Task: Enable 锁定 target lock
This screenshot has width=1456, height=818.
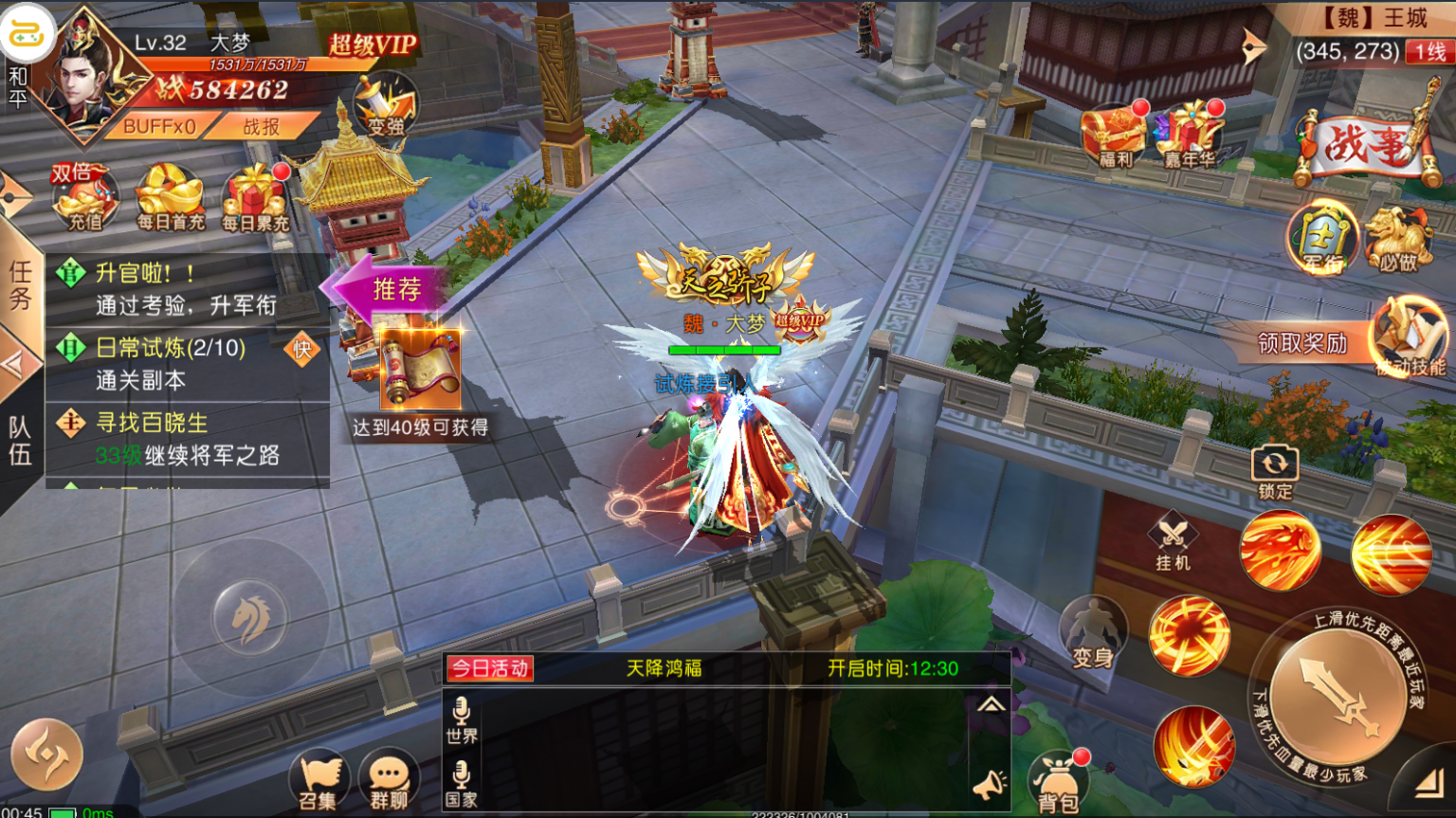Action: point(1274,464)
